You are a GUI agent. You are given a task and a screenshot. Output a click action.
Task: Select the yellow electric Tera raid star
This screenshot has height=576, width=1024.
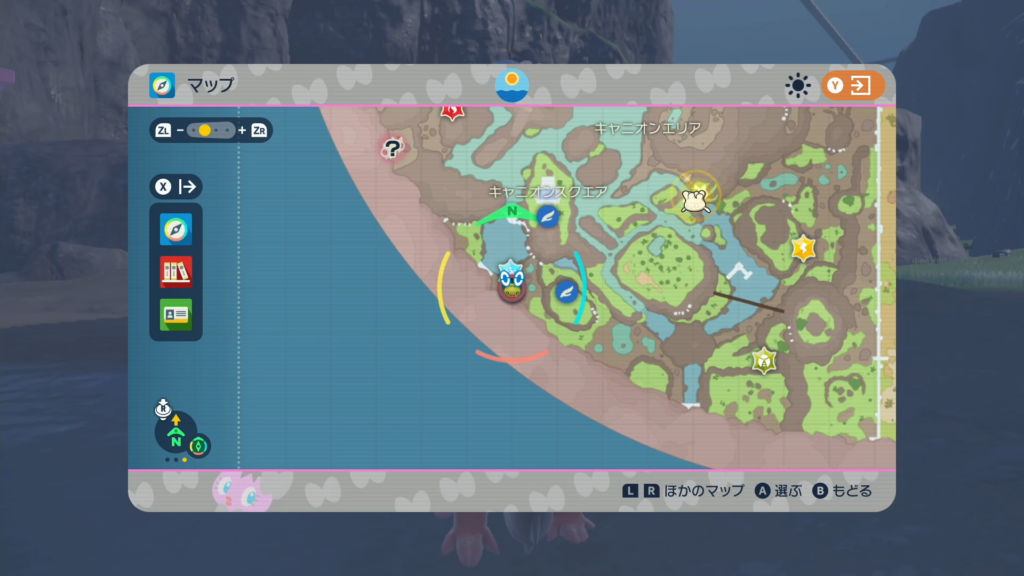click(x=804, y=248)
